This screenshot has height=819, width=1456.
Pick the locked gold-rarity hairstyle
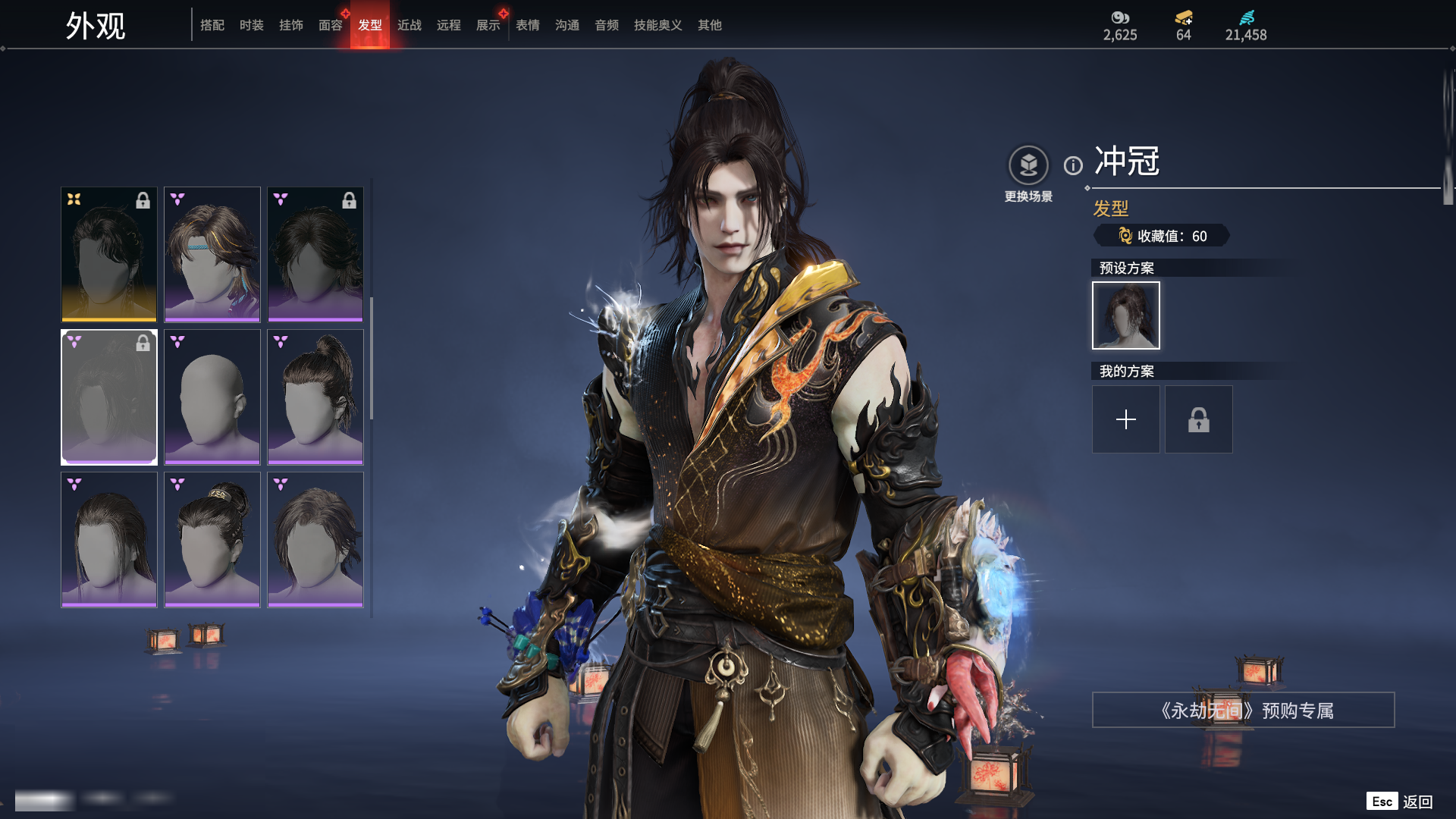pyautogui.click(x=109, y=254)
